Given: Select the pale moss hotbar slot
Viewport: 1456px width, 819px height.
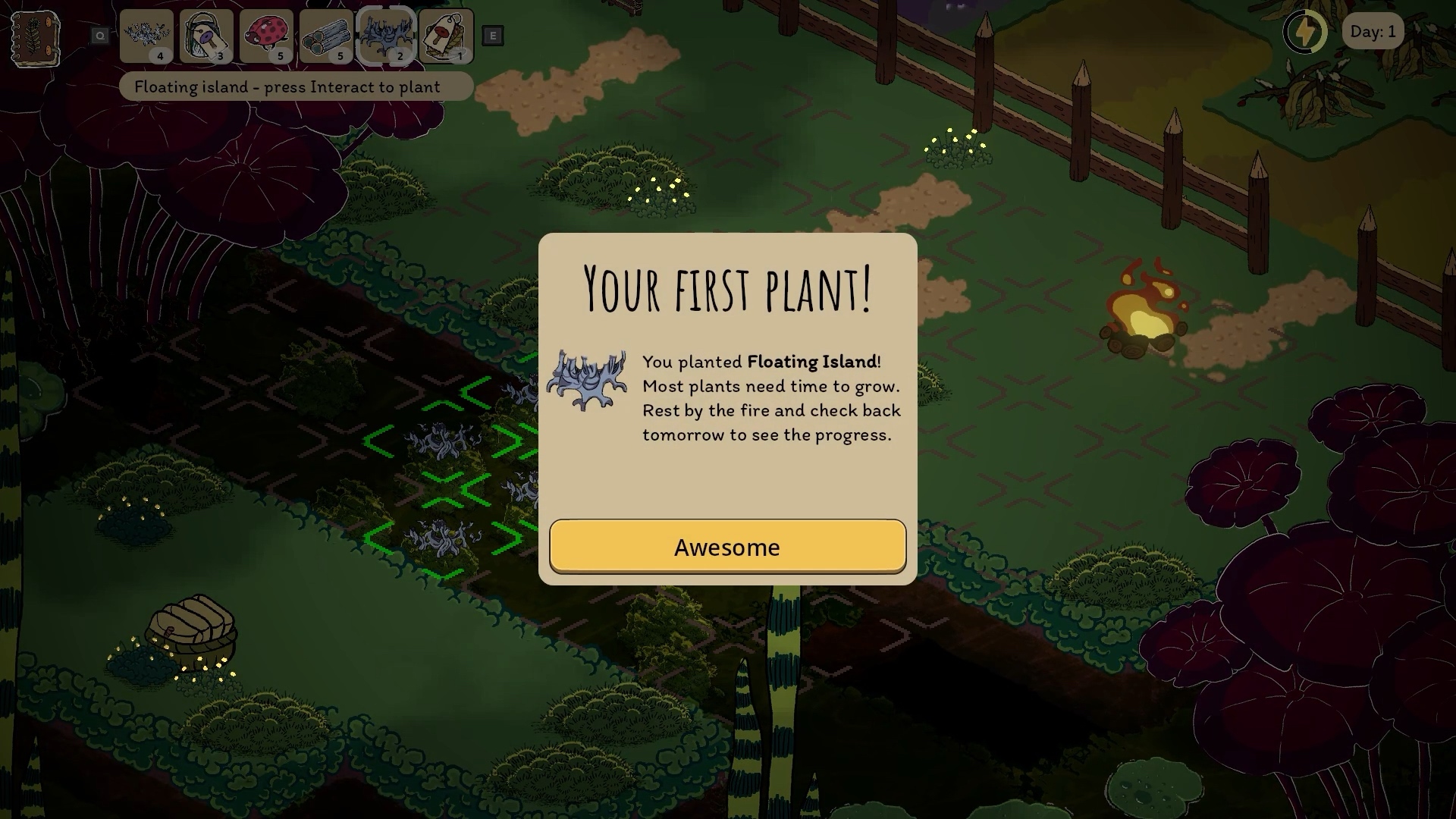Looking at the screenshot, I should 146,36.
